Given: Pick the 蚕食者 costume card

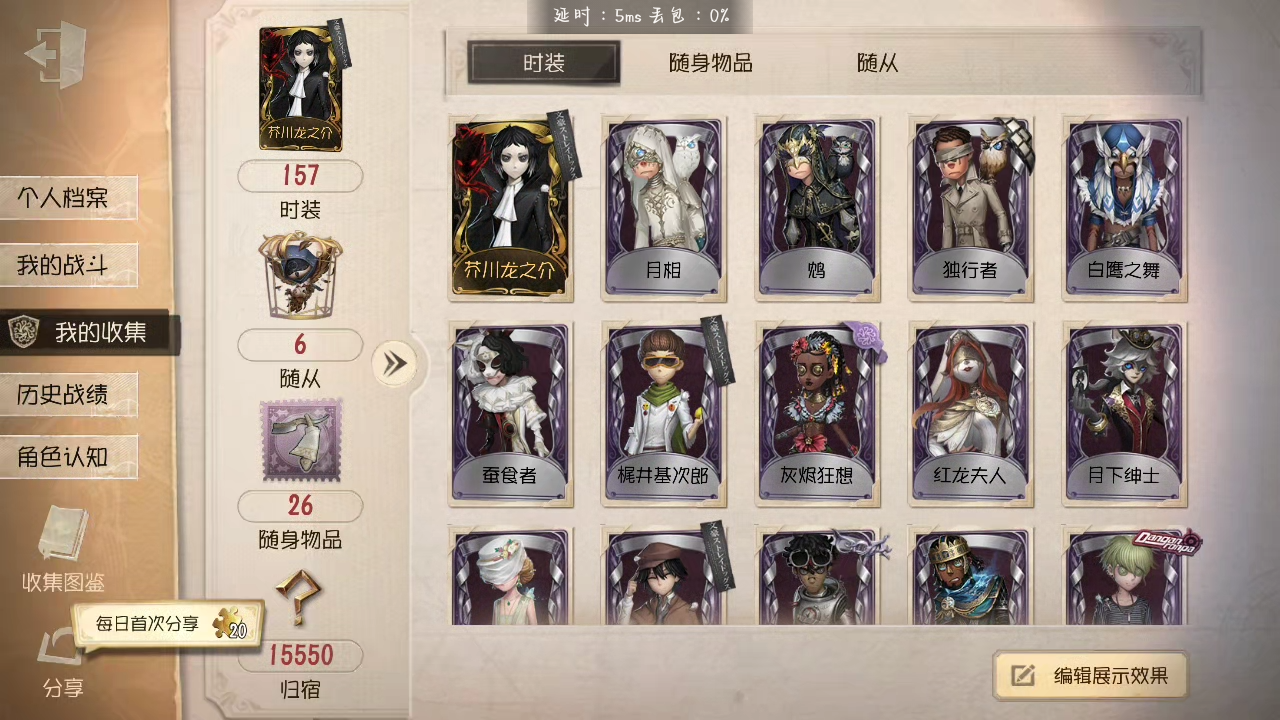Looking at the screenshot, I should 510,414.
